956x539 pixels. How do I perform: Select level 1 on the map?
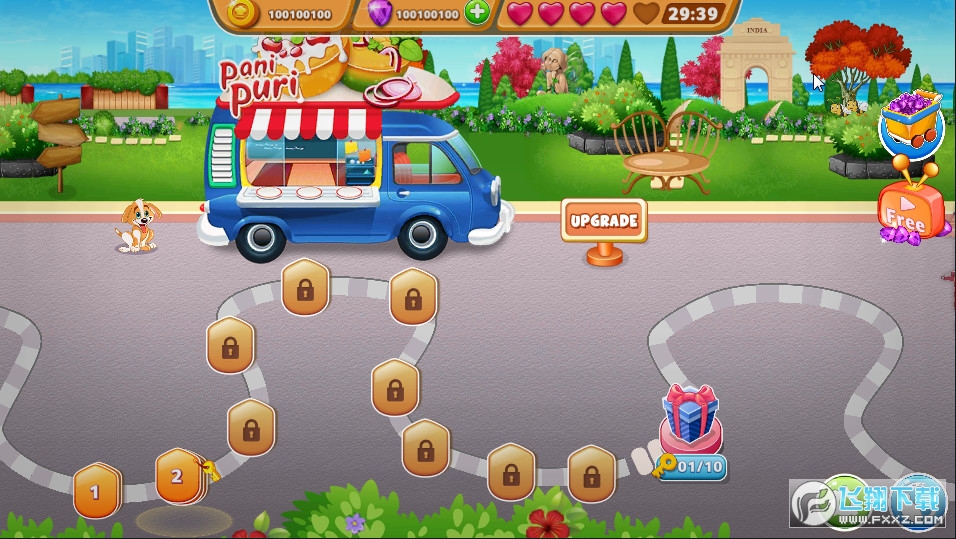[96, 491]
